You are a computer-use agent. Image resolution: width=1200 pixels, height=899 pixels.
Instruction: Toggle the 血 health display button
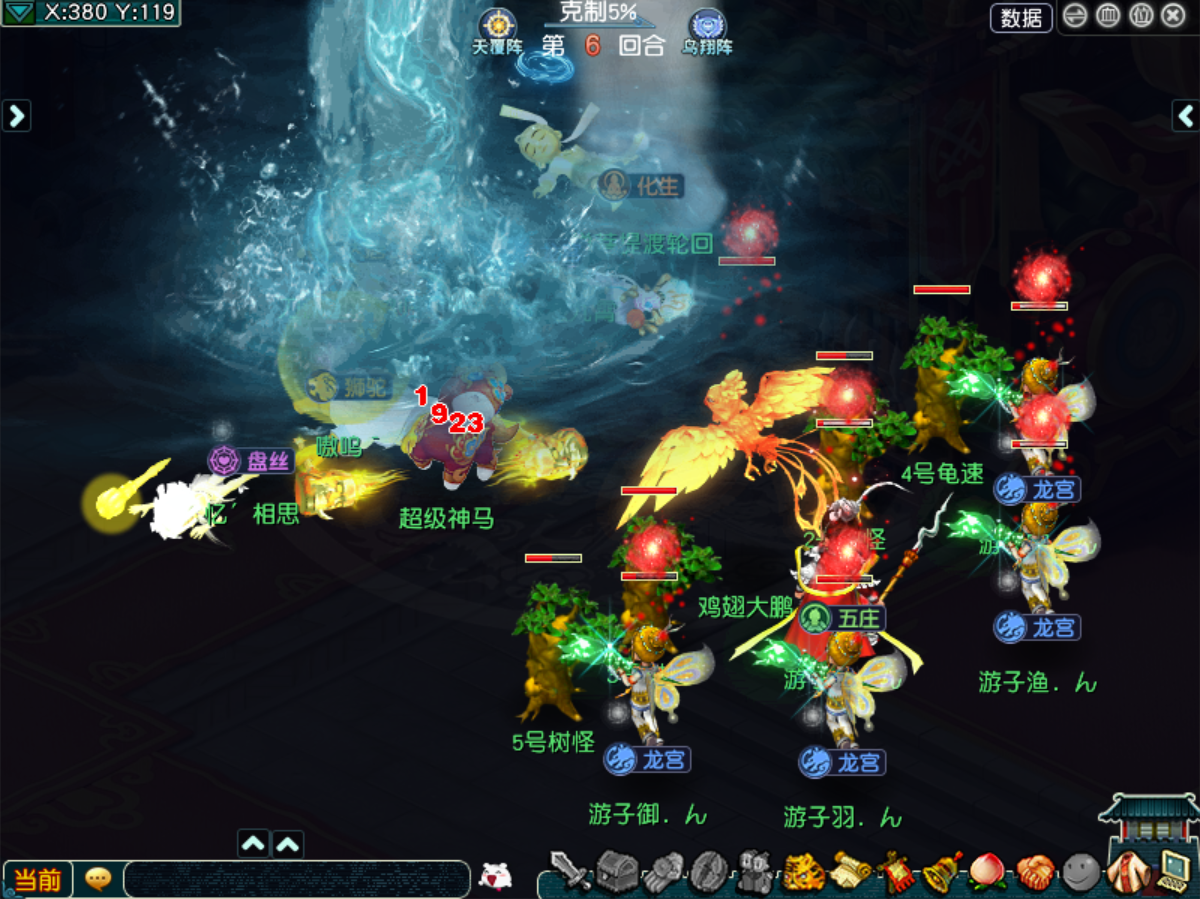tap(1108, 16)
